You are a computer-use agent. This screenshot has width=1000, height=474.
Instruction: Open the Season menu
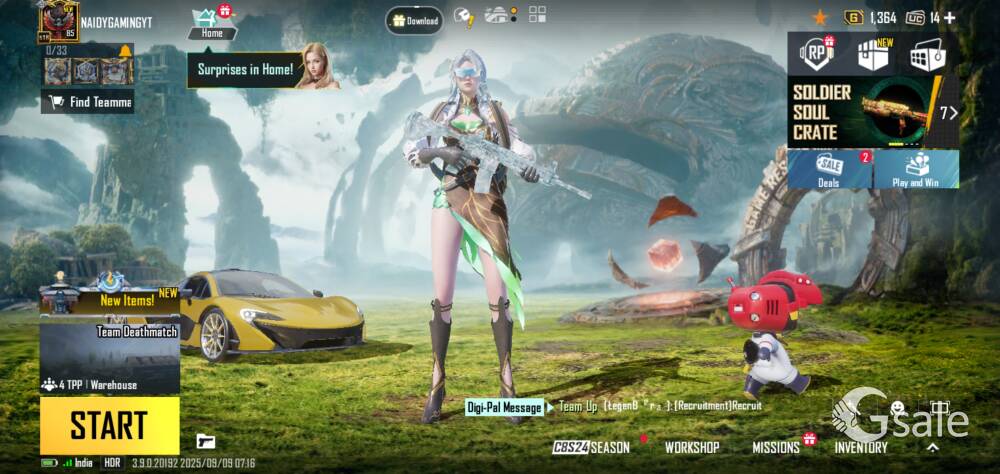click(x=593, y=447)
